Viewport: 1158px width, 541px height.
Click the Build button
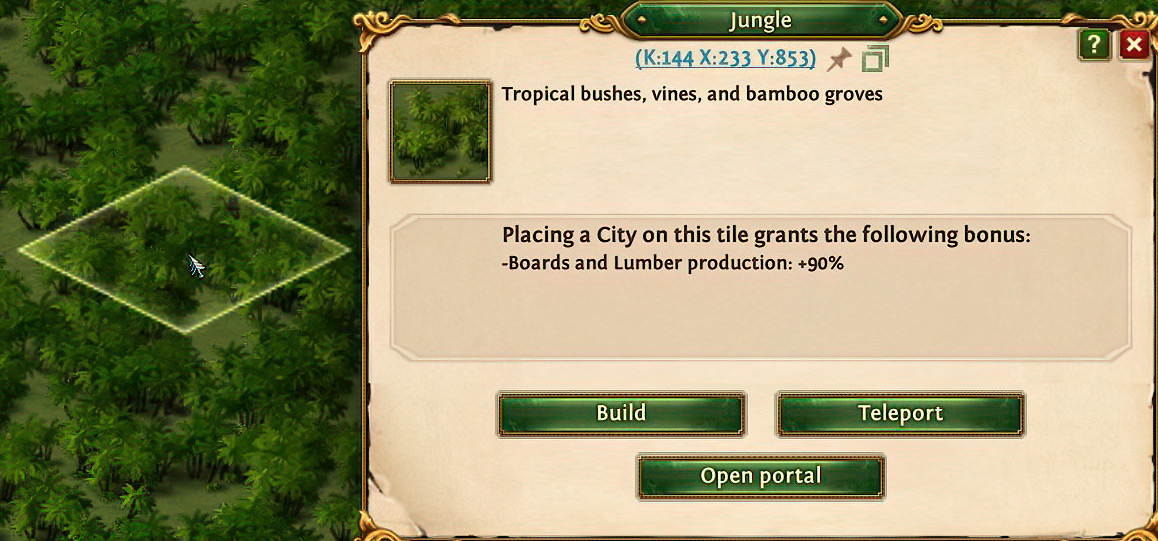point(621,414)
